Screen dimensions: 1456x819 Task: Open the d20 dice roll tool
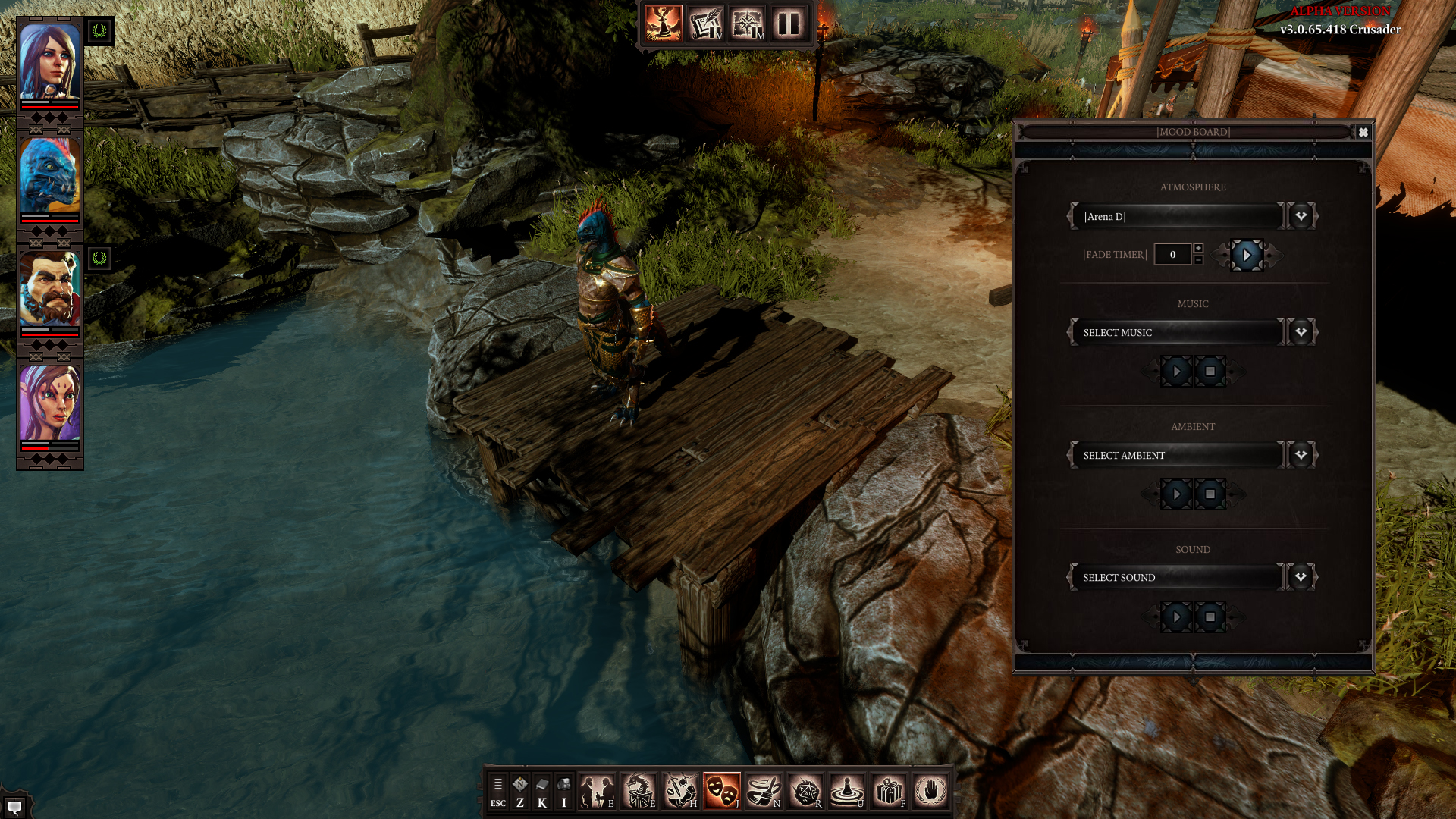coord(805,791)
